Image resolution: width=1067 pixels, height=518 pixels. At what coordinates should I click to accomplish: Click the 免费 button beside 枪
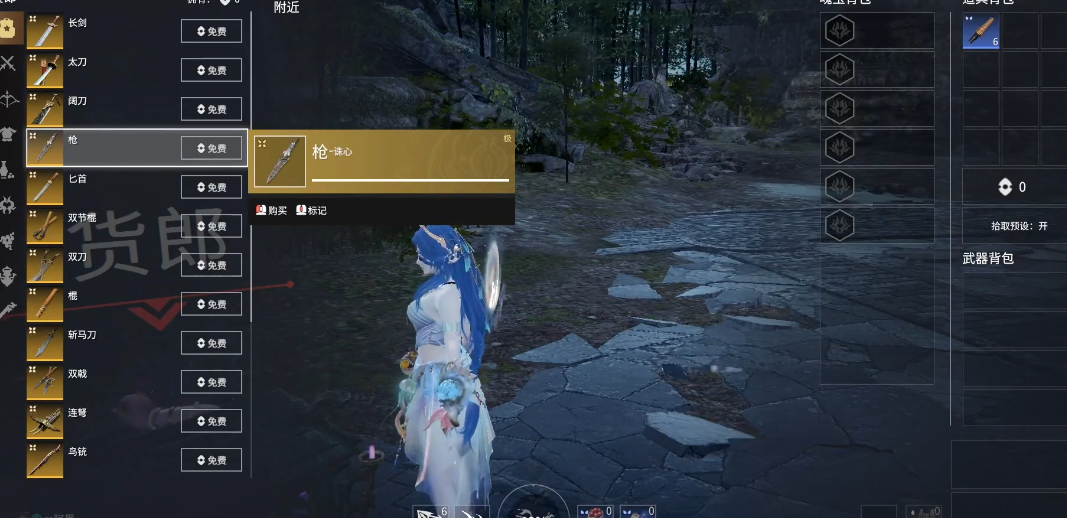[211, 148]
